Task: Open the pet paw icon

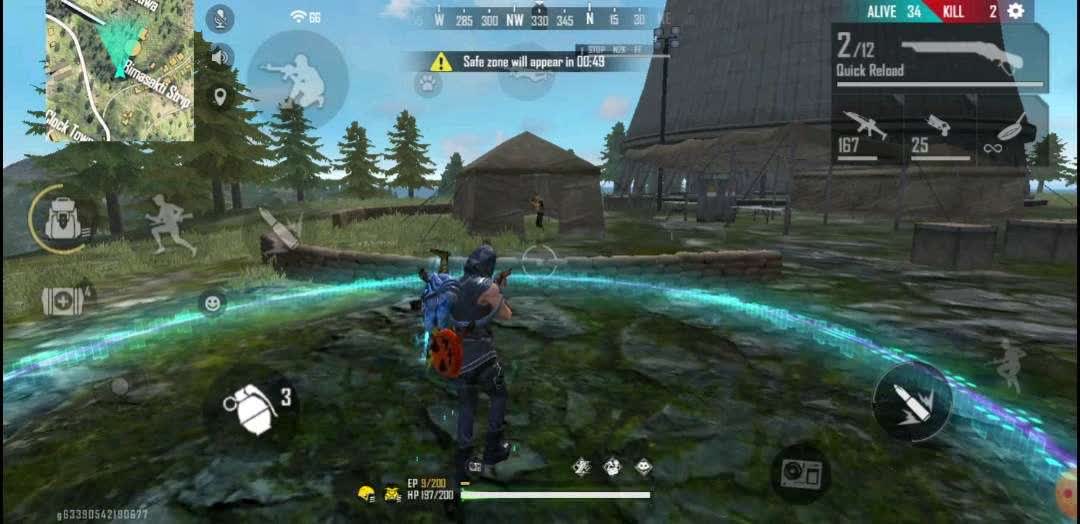Action: pyautogui.click(x=428, y=84)
